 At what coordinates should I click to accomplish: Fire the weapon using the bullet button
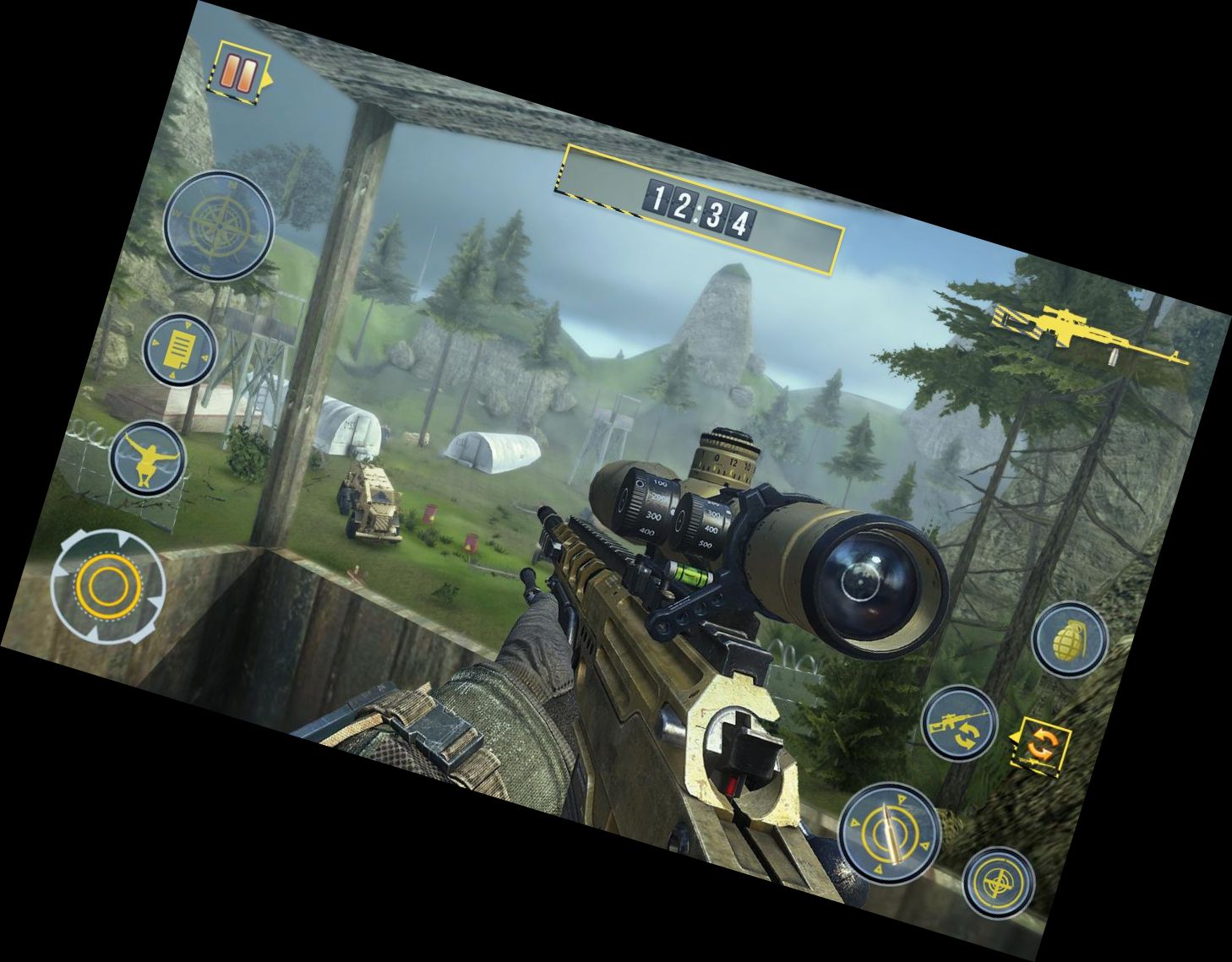890,829
